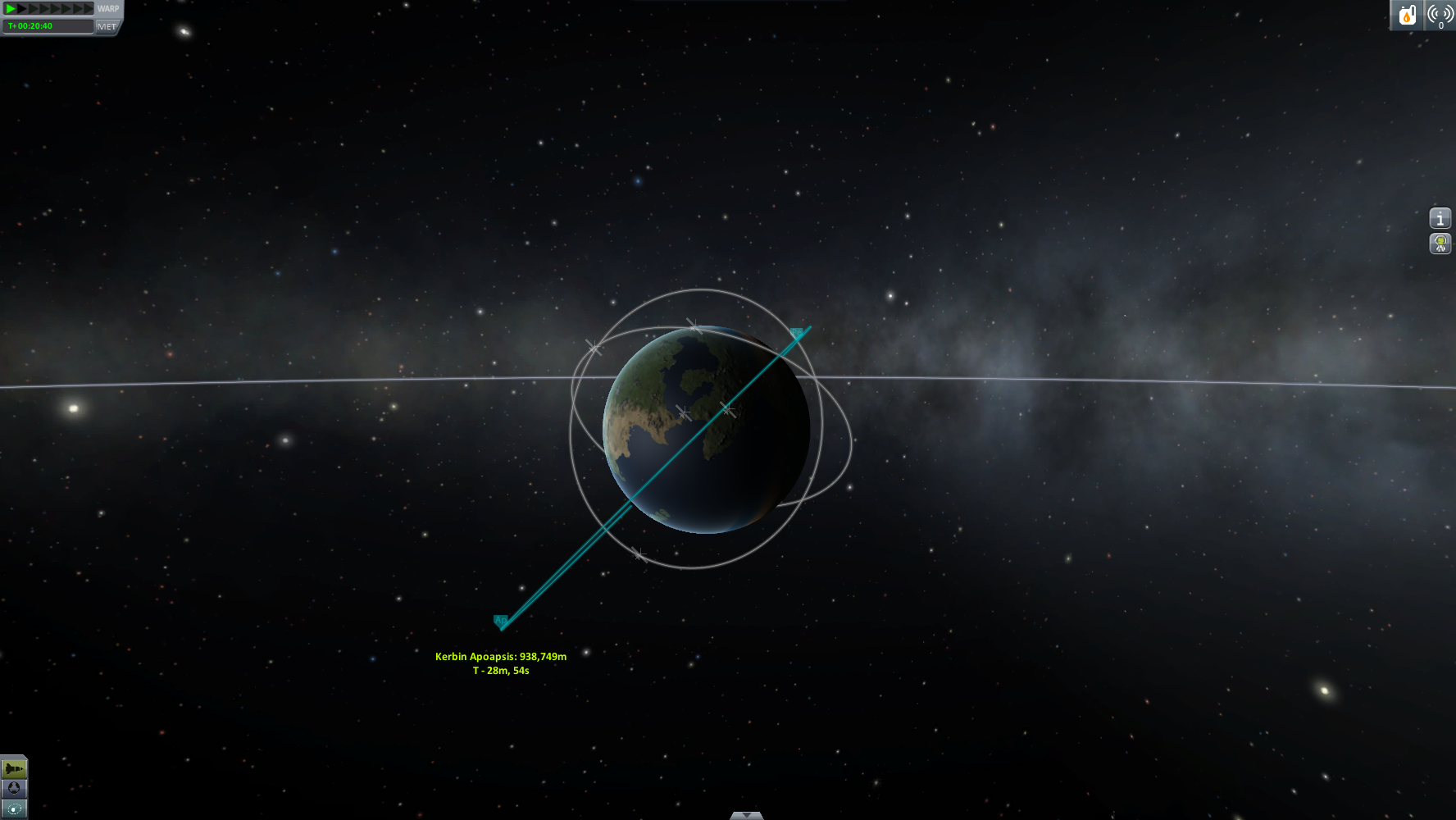Viewport: 1456px width, 820px height.
Task: Click the green 1x time warp arrow
Action: [11, 8]
